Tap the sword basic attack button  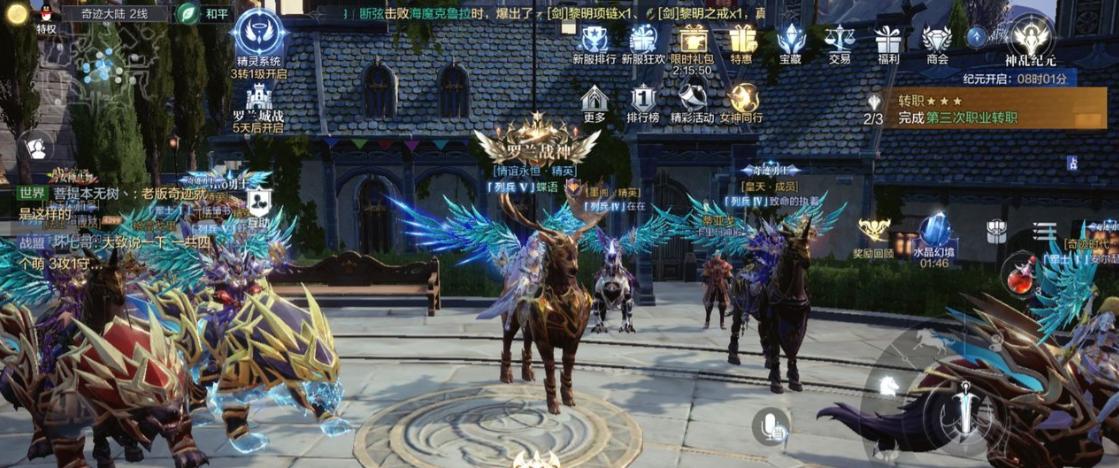(x=965, y=407)
